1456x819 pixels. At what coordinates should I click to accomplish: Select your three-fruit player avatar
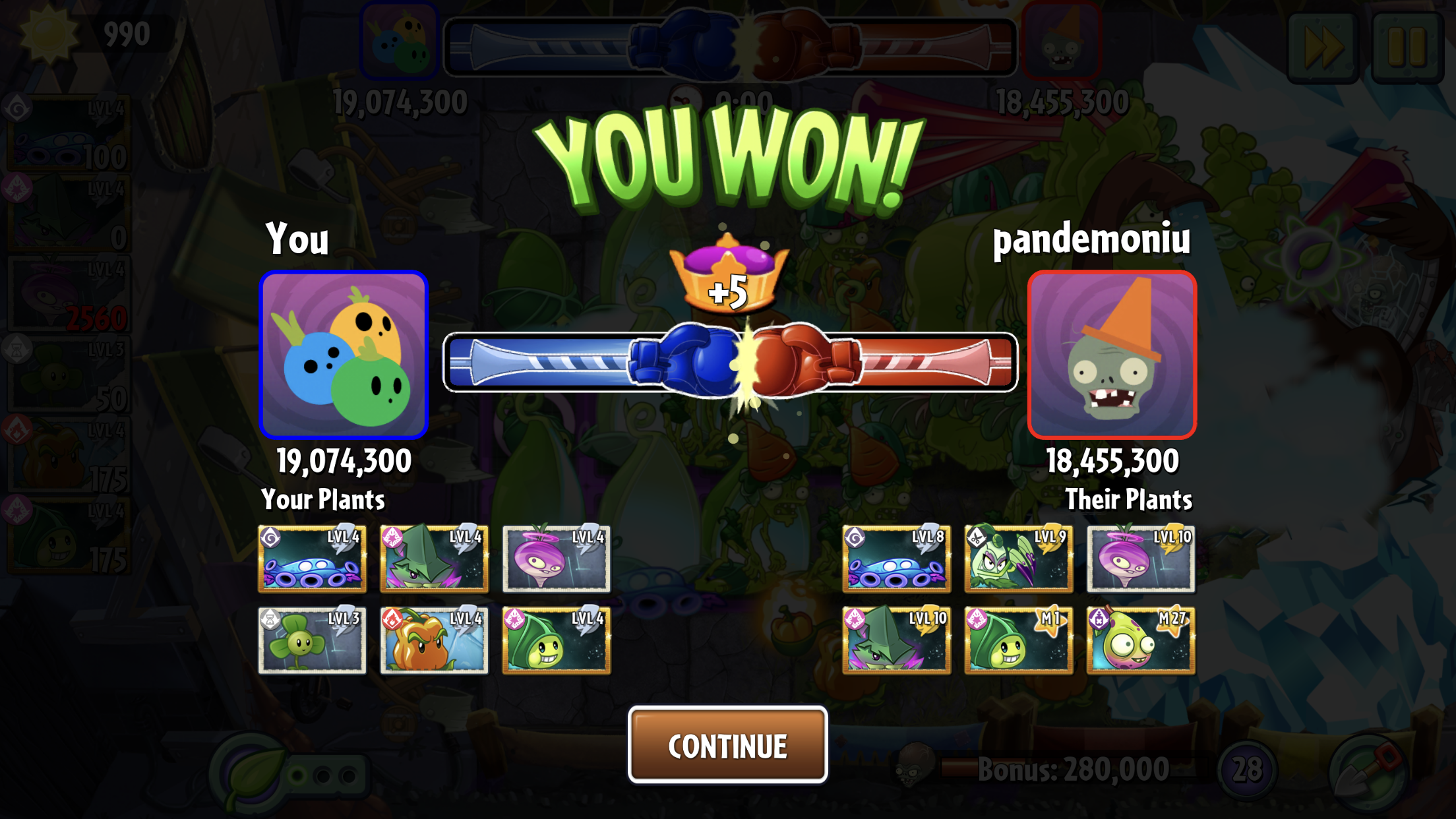click(344, 355)
